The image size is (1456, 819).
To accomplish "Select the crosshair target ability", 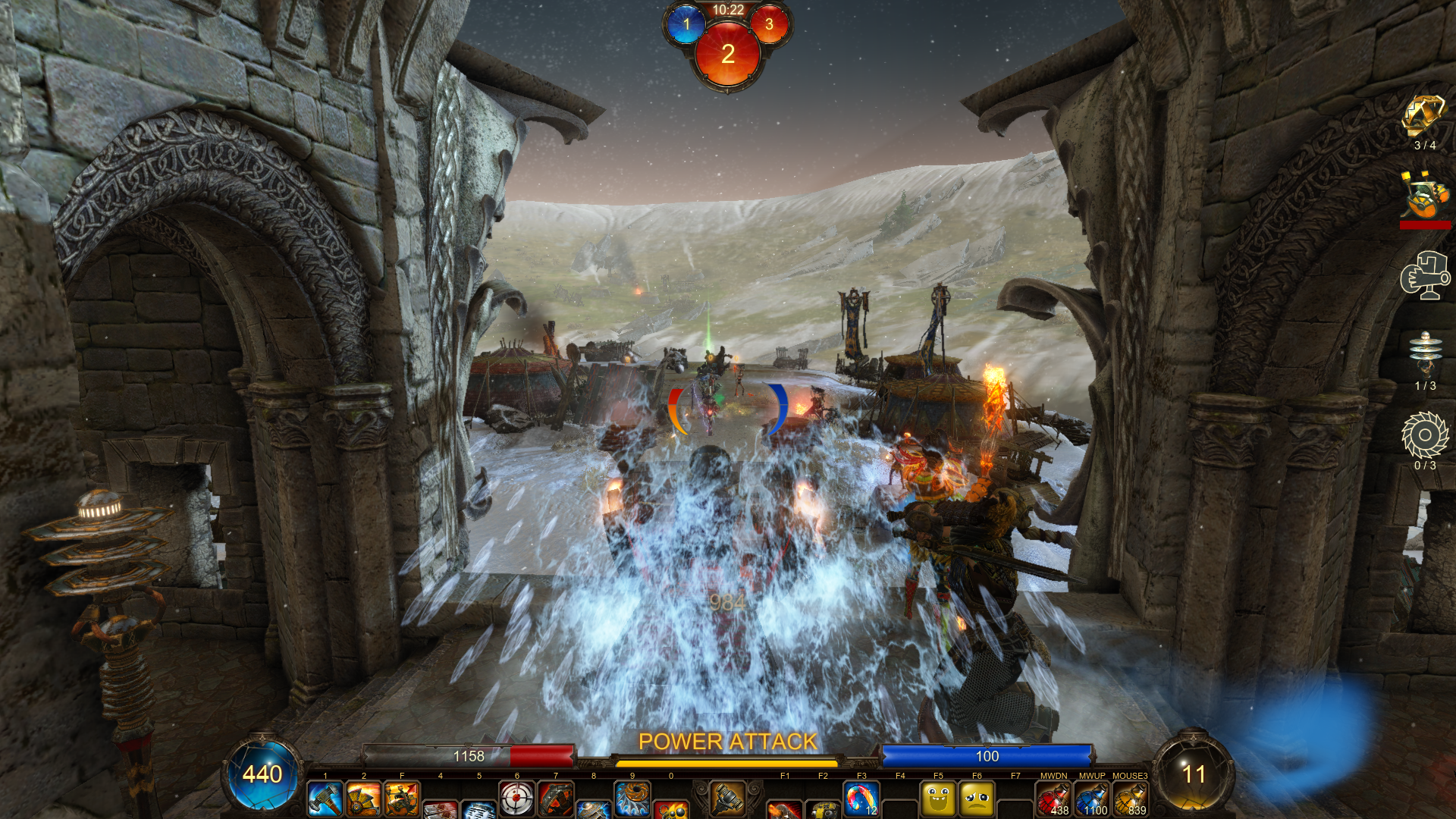I will pyautogui.click(x=516, y=799).
